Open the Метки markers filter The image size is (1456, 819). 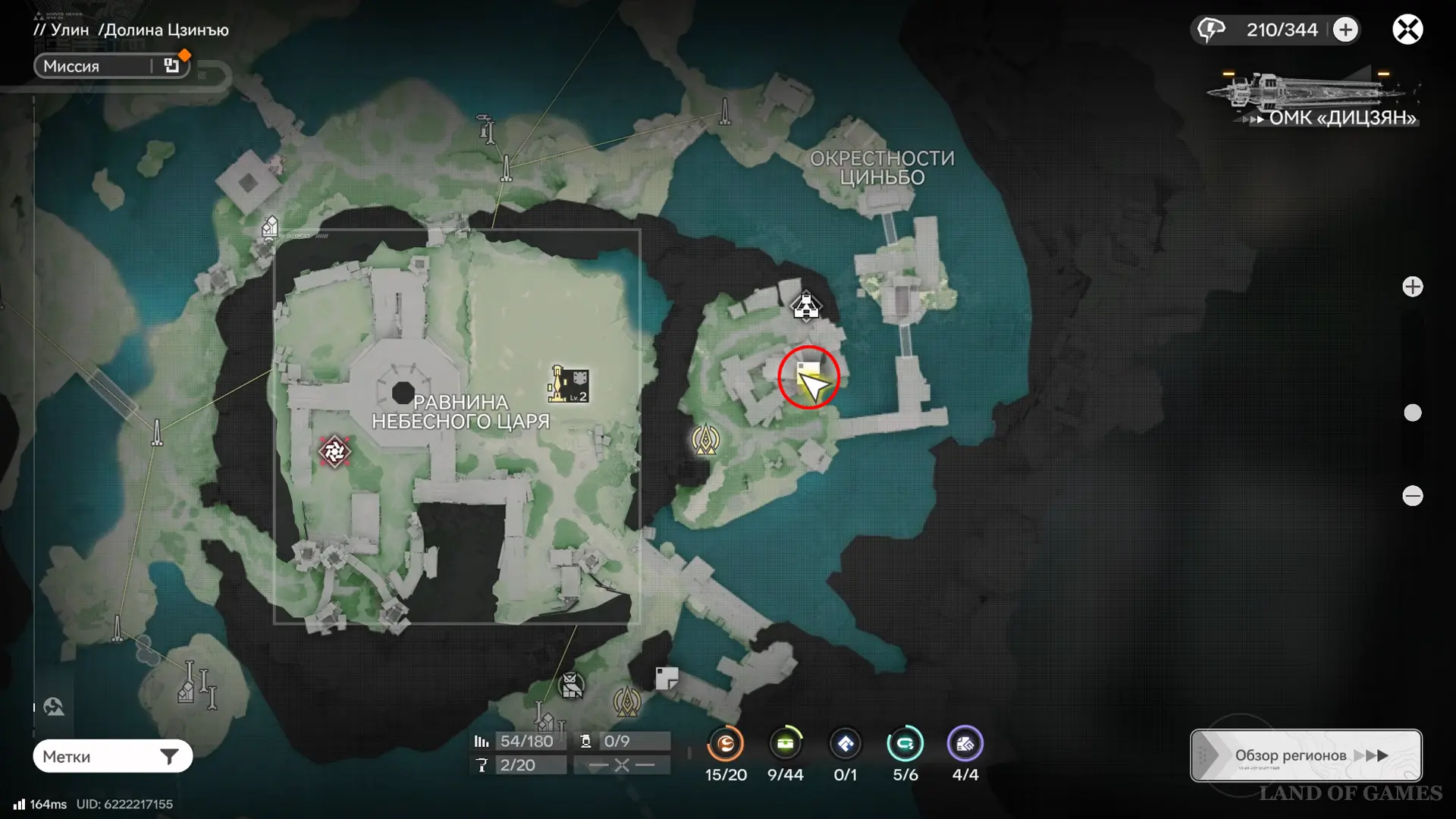pos(112,756)
